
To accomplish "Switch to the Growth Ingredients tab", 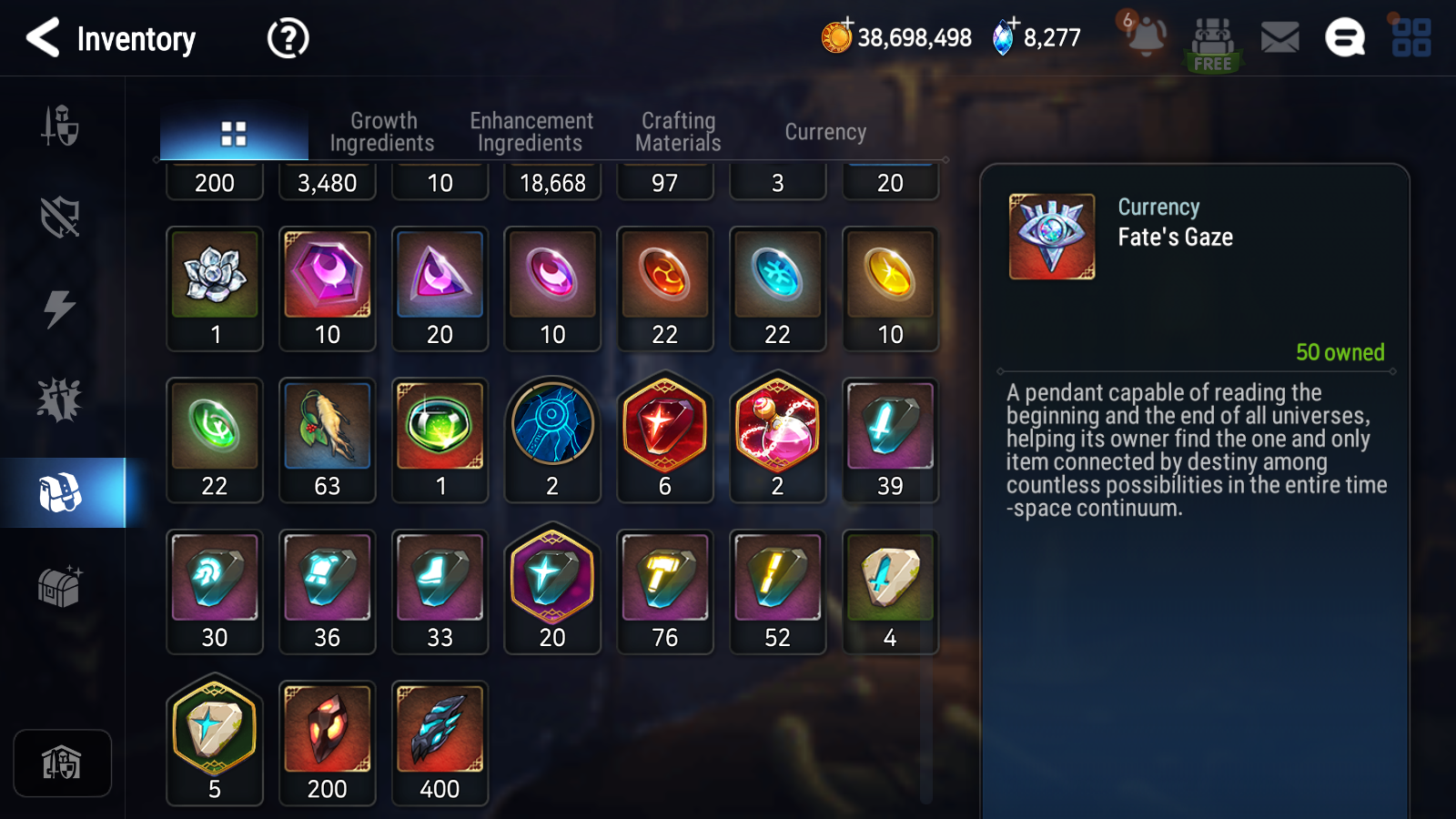I will [x=382, y=132].
